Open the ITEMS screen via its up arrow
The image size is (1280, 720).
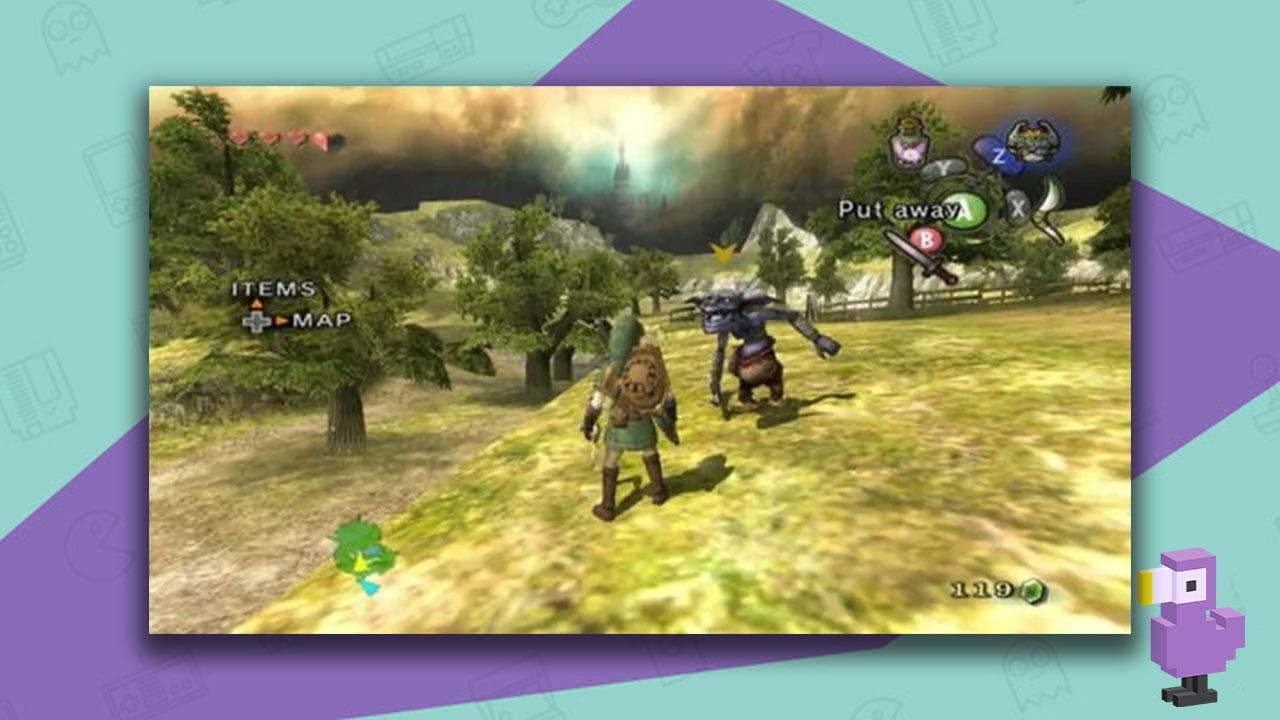click(257, 304)
